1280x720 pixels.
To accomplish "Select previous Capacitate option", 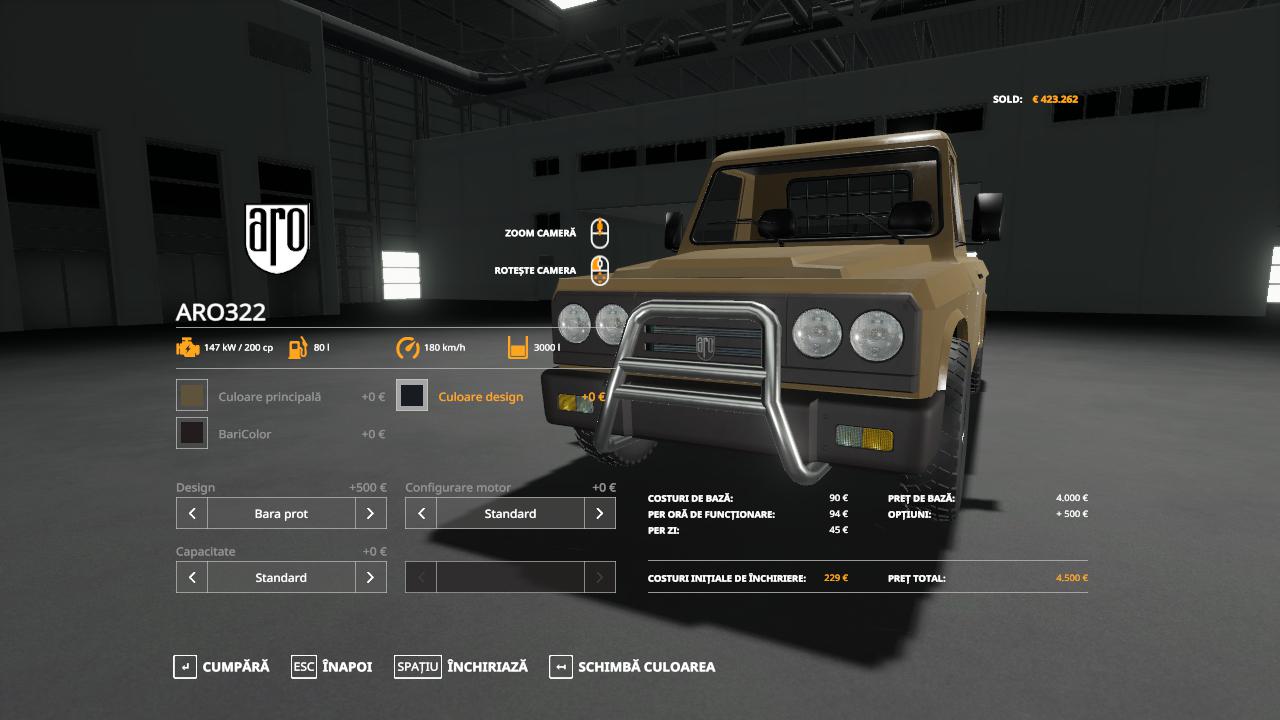I will click(192, 578).
